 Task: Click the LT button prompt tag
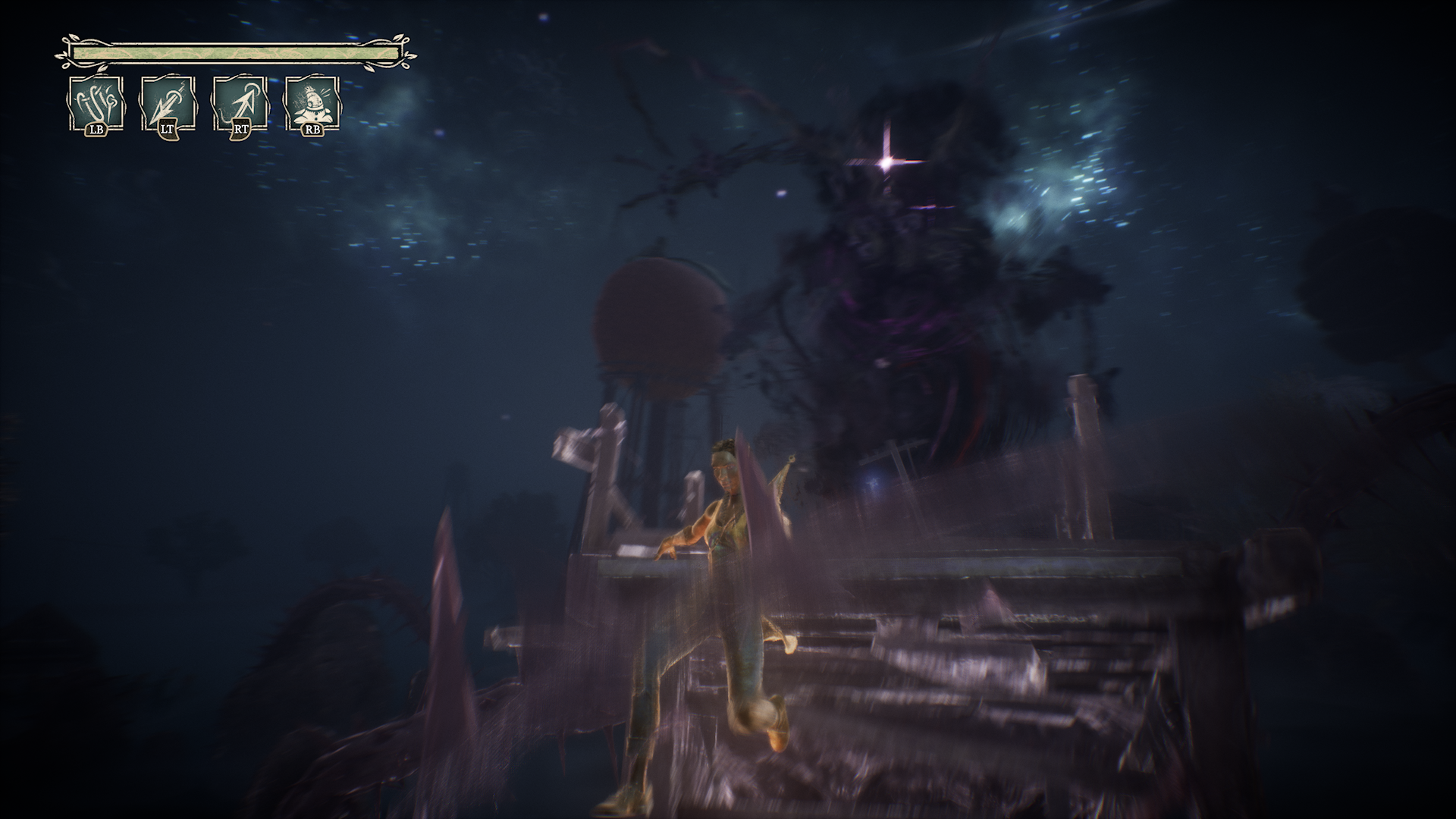(x=165, y=130)
